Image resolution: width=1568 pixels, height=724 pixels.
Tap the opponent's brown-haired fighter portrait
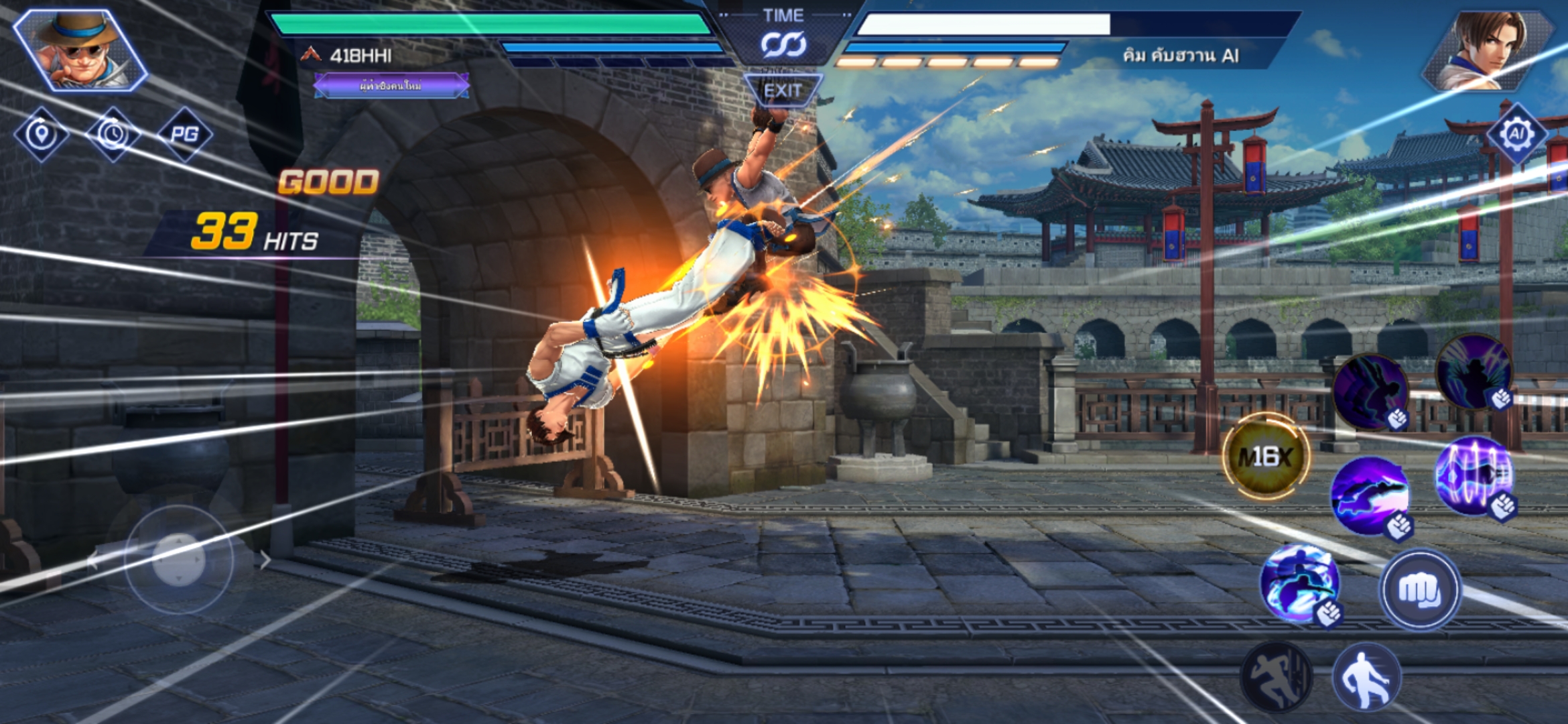[1488, 50]
